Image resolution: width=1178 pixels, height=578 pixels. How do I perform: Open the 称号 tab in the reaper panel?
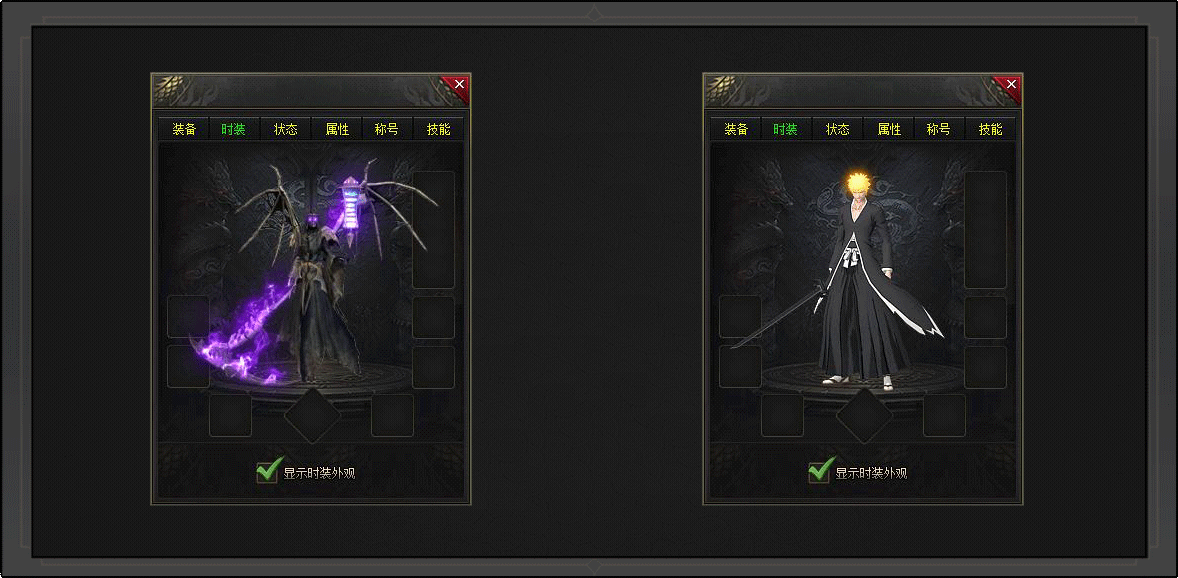click(387, 130)
